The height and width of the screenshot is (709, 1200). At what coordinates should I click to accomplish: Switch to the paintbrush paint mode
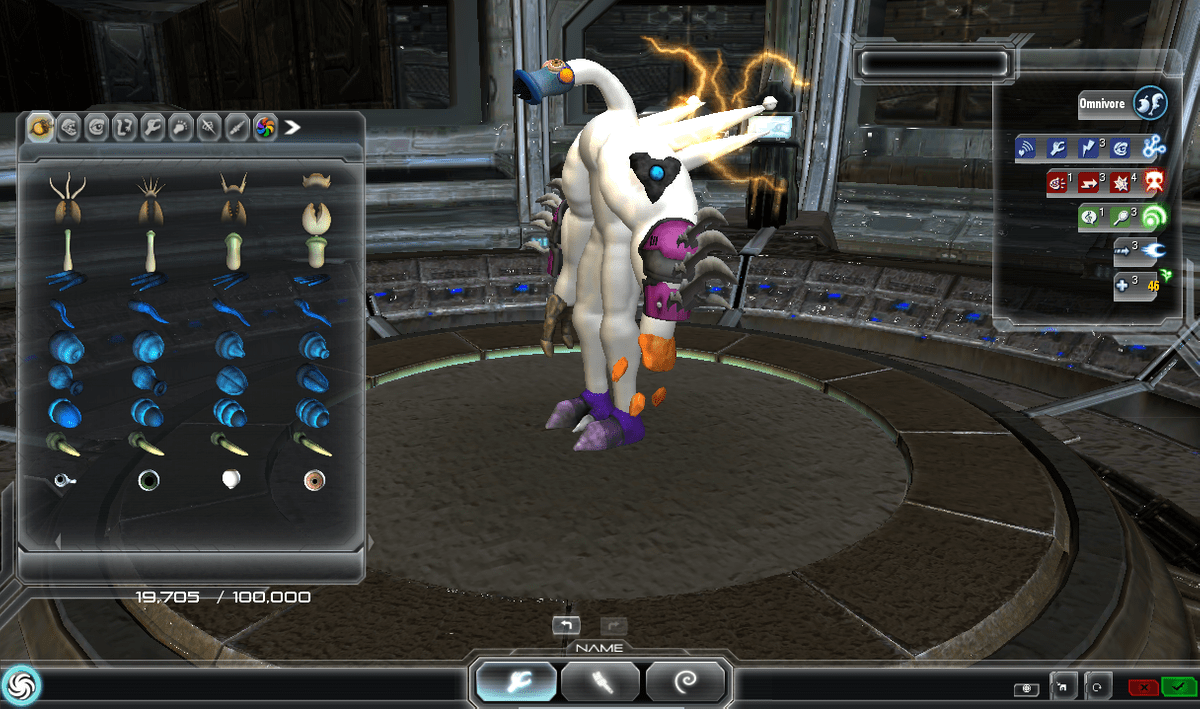(601, 683)
